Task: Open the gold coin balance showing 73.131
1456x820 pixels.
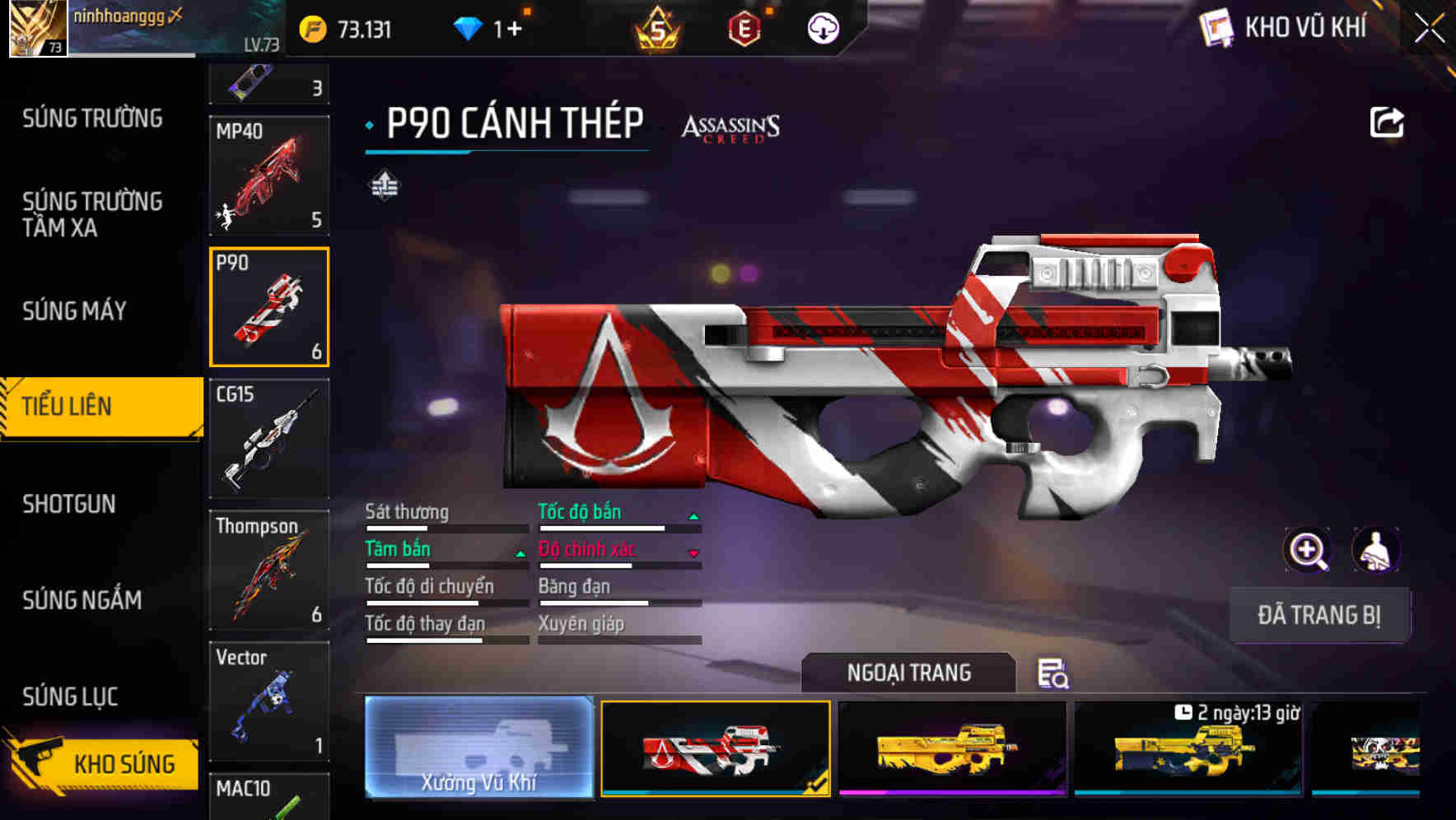Action: coord(346,27)
